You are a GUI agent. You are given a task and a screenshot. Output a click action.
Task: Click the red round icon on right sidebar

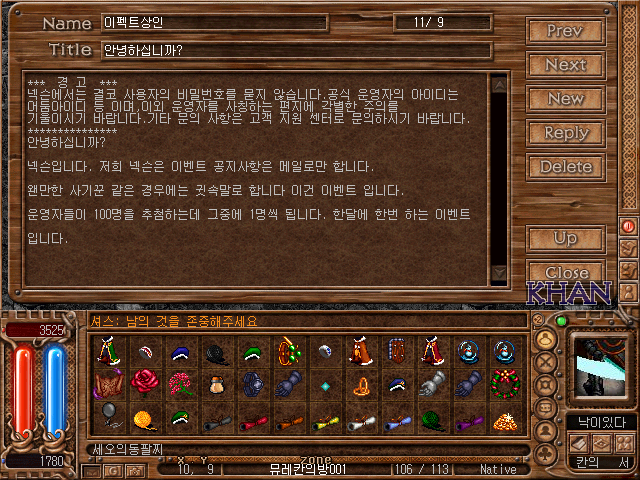[x=629, y=226]
